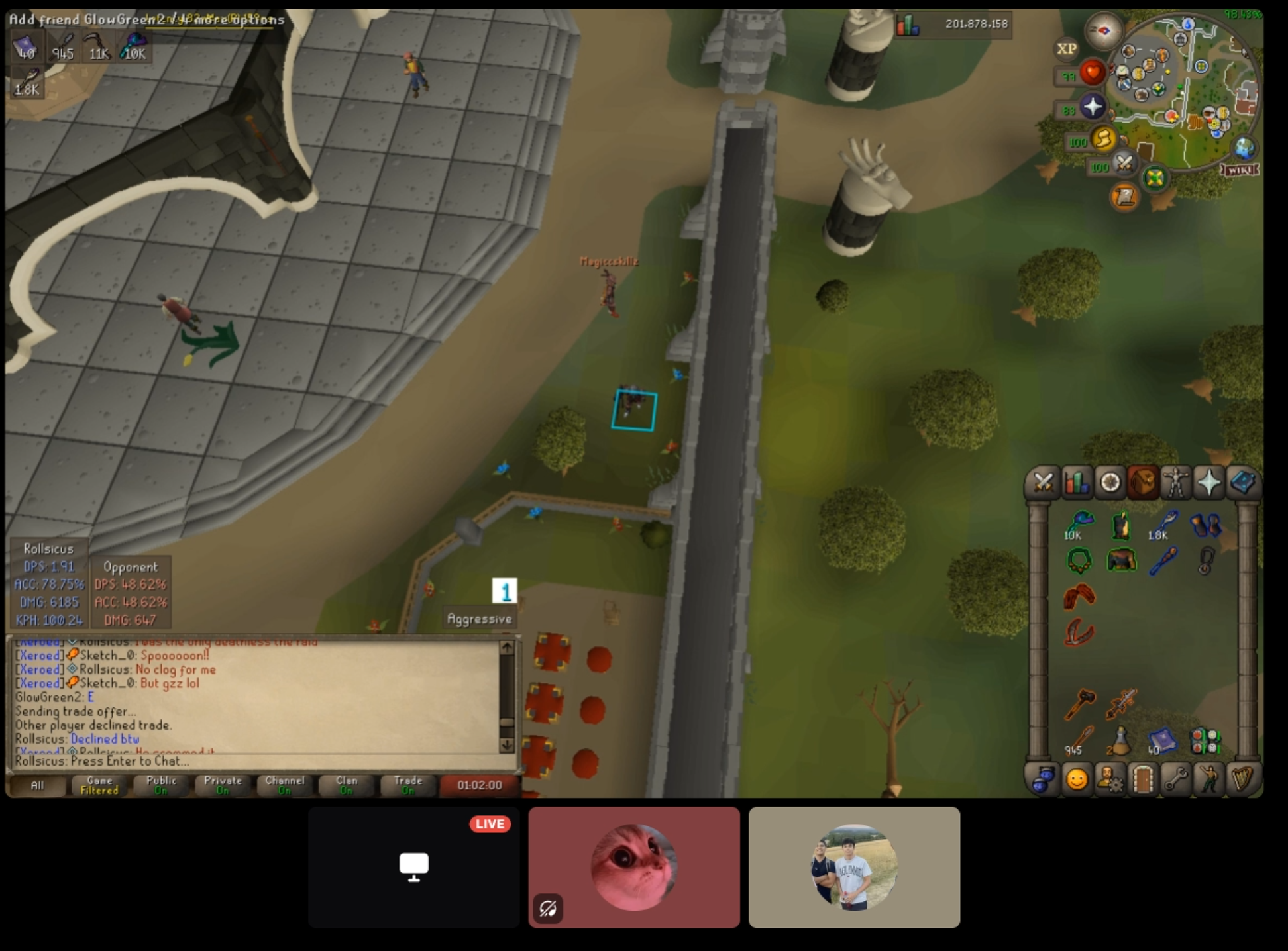Image resolution: width=1288 pixels, height=951 pixels.
Task: Open the Logout door tab
Action: pos(1143,779)
